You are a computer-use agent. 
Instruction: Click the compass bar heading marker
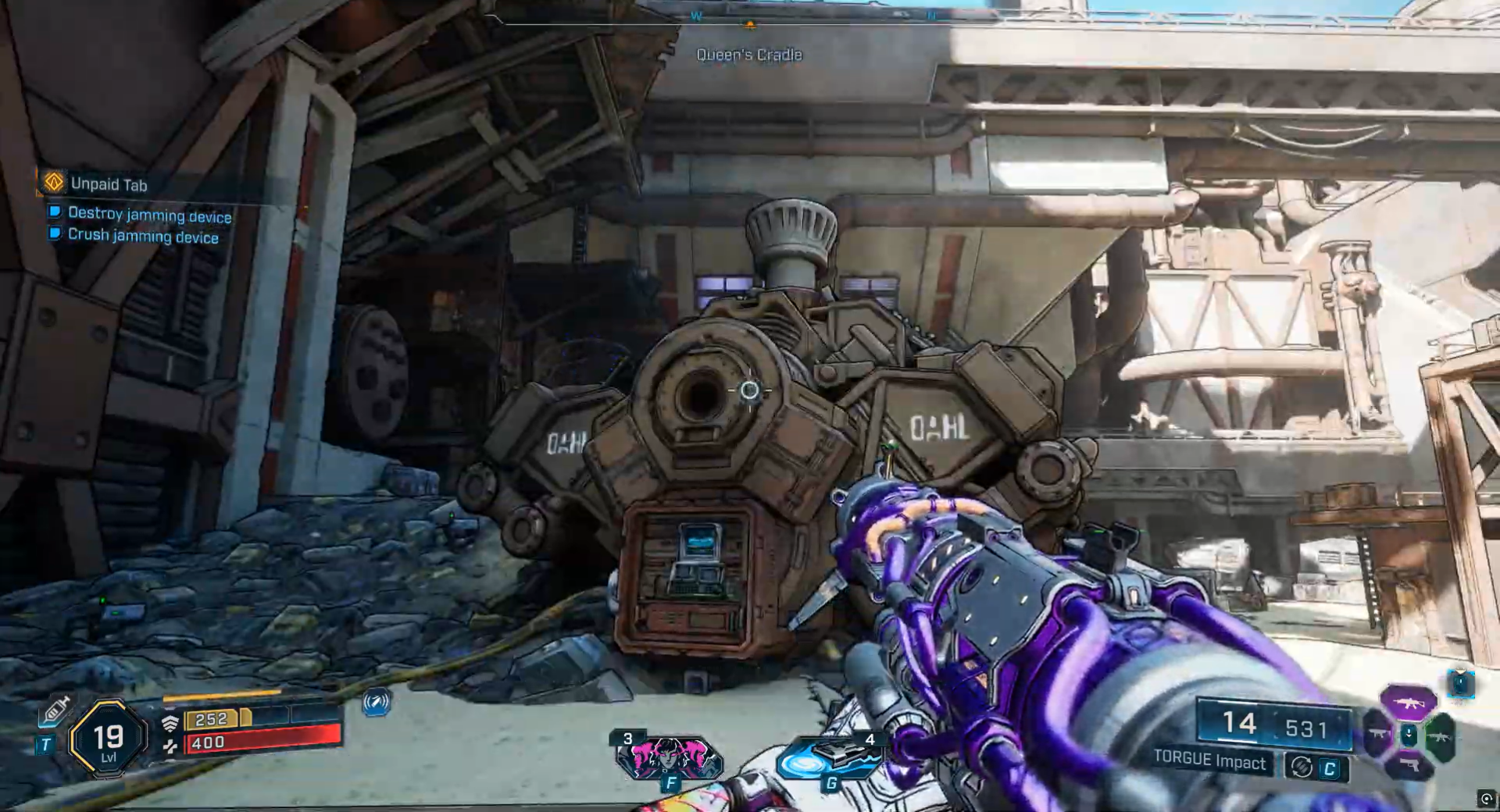pos(750,25)
